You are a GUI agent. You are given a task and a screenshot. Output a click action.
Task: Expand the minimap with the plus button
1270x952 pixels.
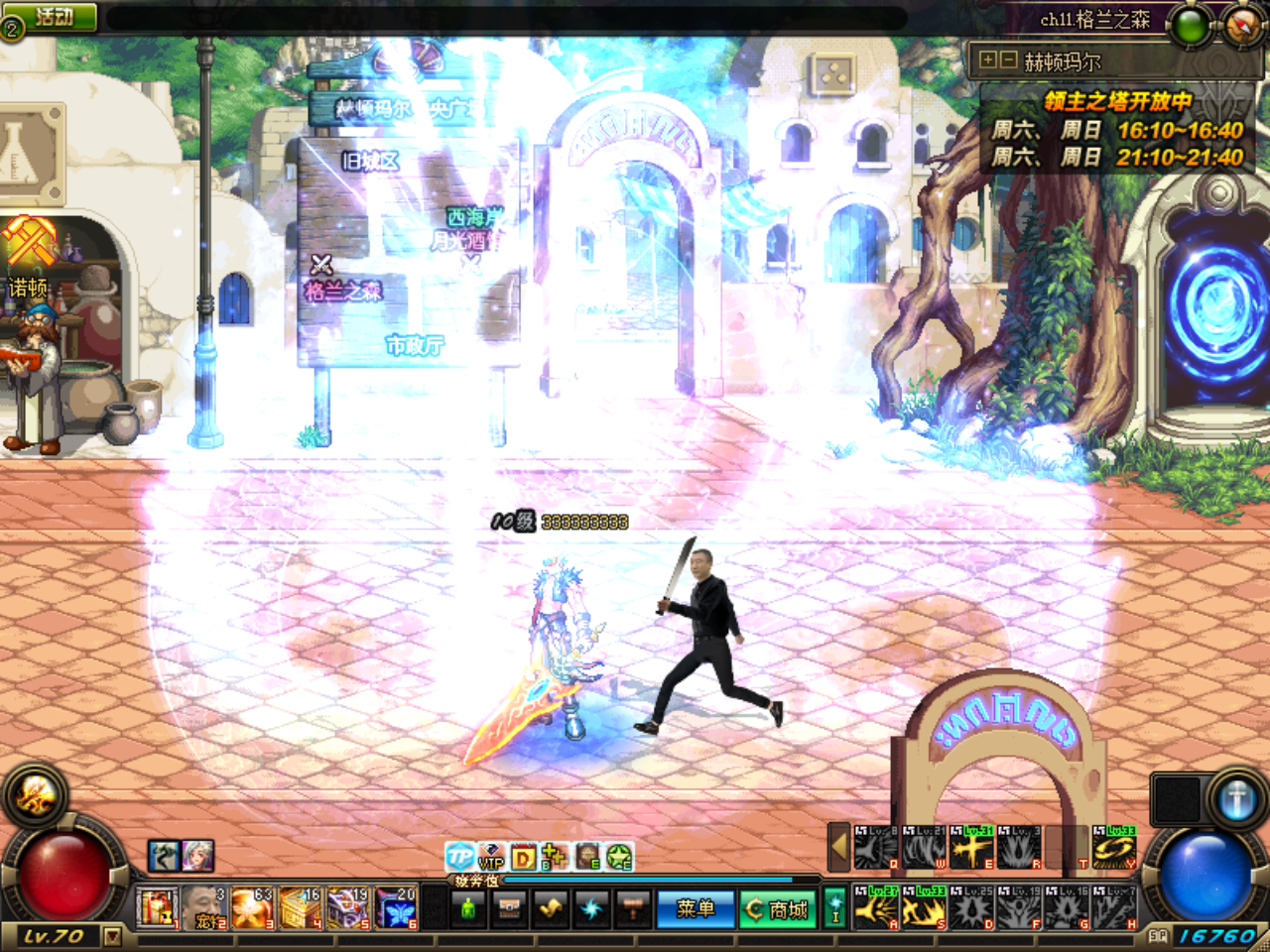[989, 58]
